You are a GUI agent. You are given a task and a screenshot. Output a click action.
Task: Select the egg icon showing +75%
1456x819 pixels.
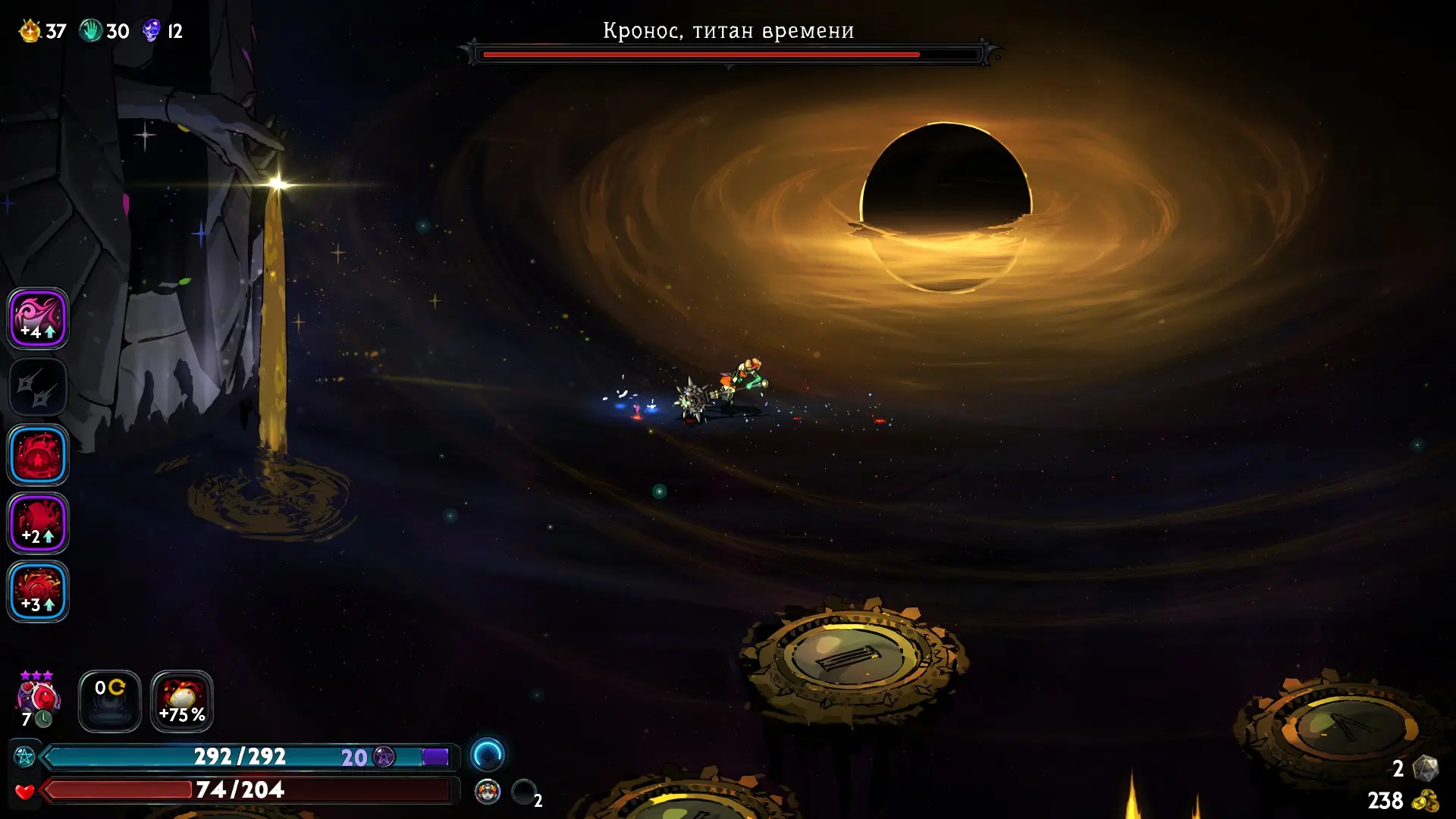(182, 701)
